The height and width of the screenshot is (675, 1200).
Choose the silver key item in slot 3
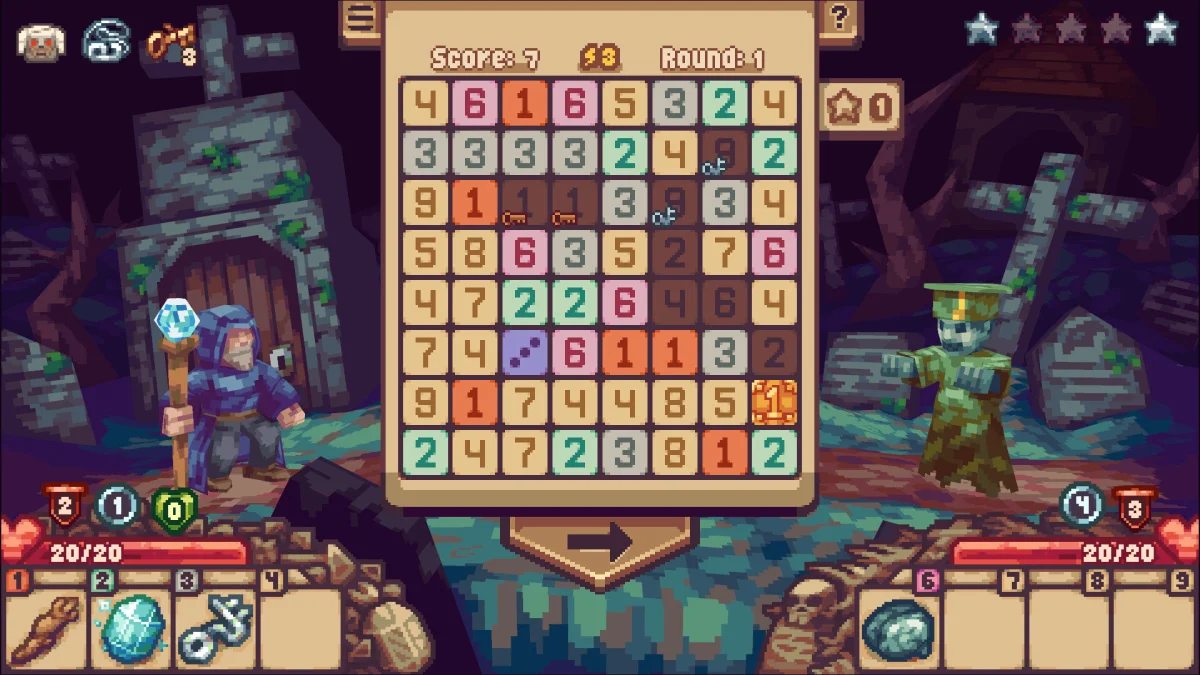[216, 627]
